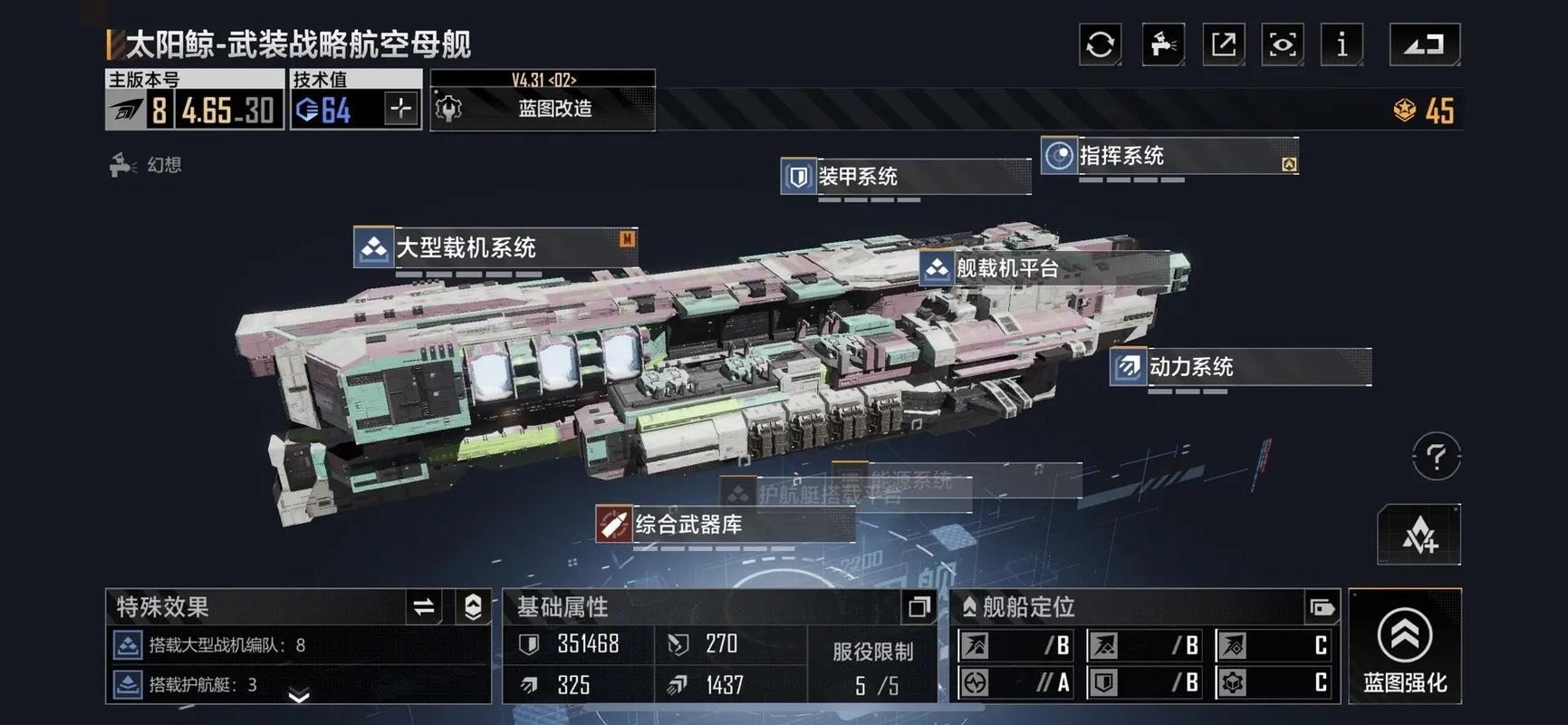Go back with the return arrow button
This screenshot has width=1568, height=725.
(x=1424, y=44)
